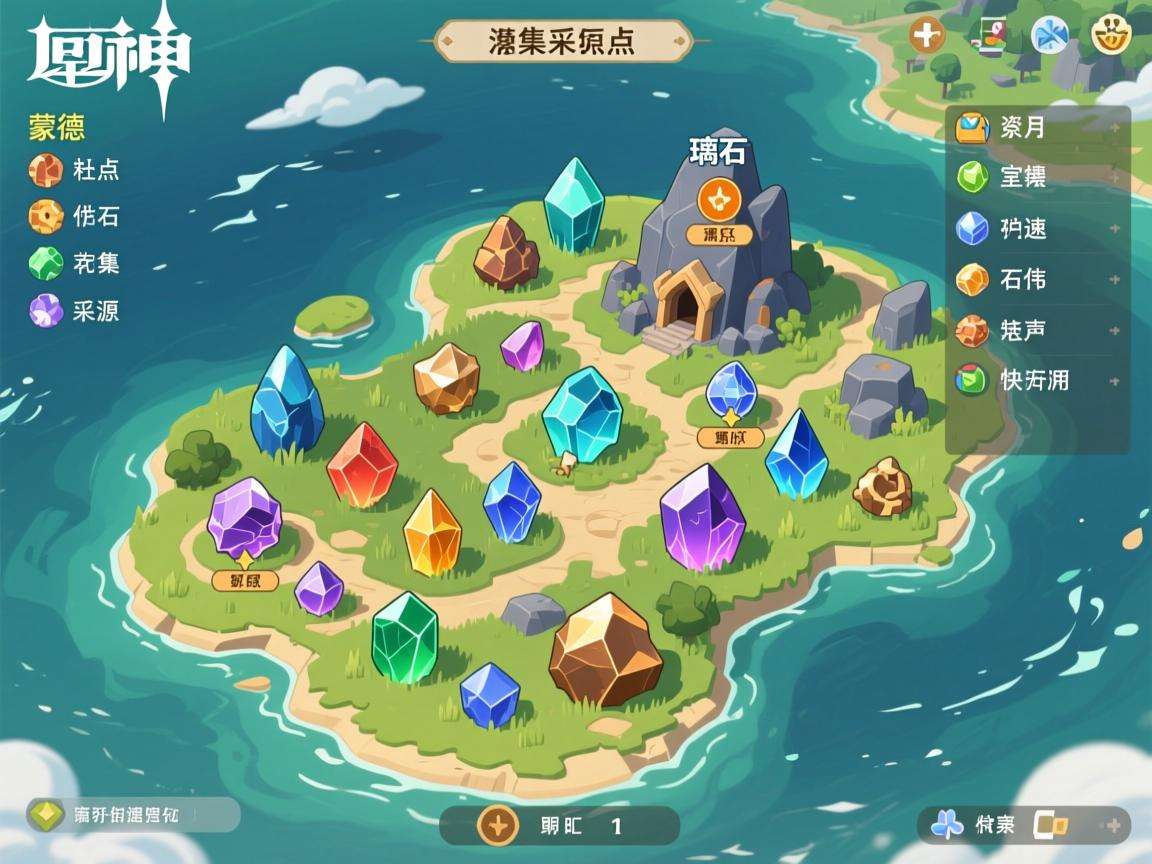Choose the 石 orange ore entry under 蒙德
This screenshot has width=1152, height=864.
click(74, 216)
